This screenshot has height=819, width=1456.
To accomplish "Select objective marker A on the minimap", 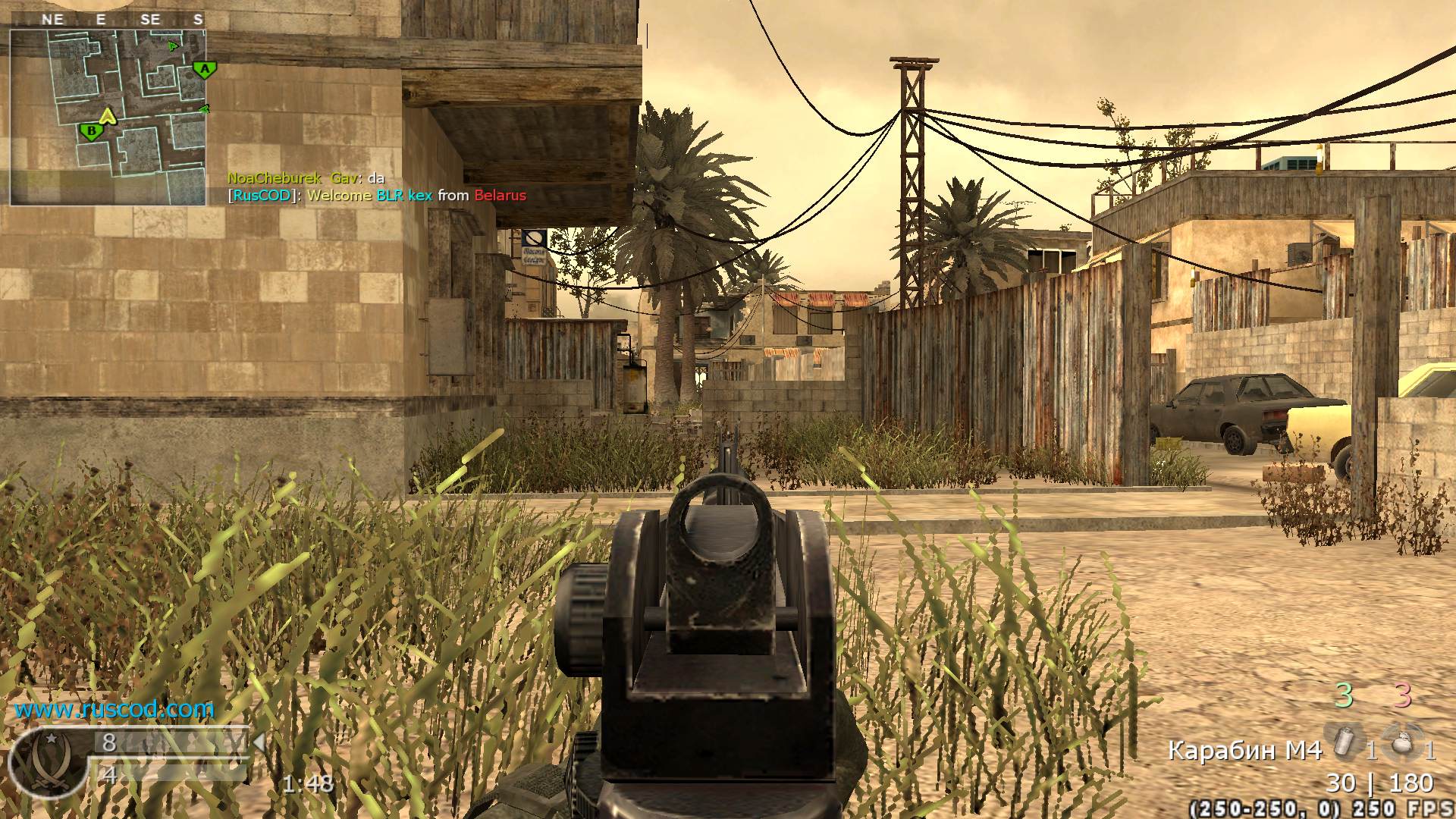I will pos(203,68).
